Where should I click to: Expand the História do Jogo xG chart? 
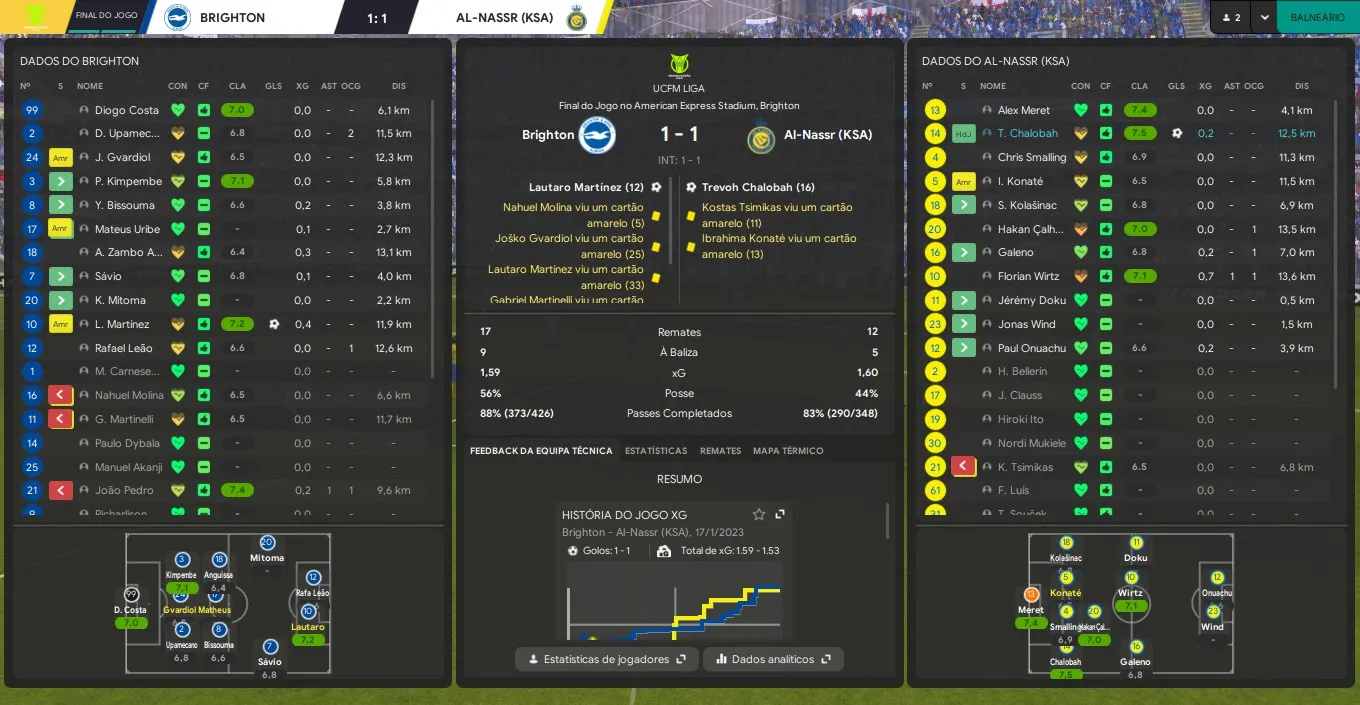pyautogui.click(x=780, y=514)
